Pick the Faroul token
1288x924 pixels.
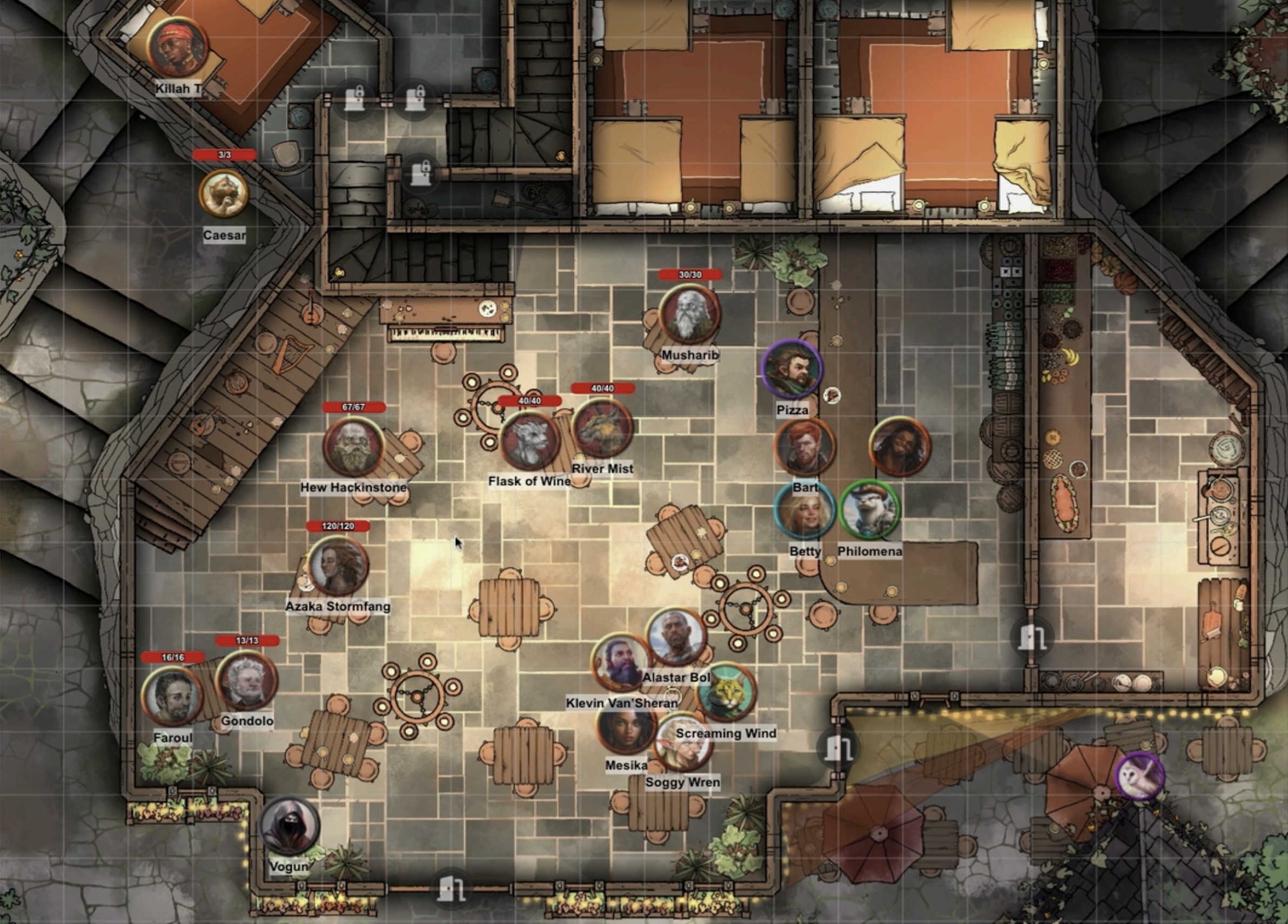[173, 697]
